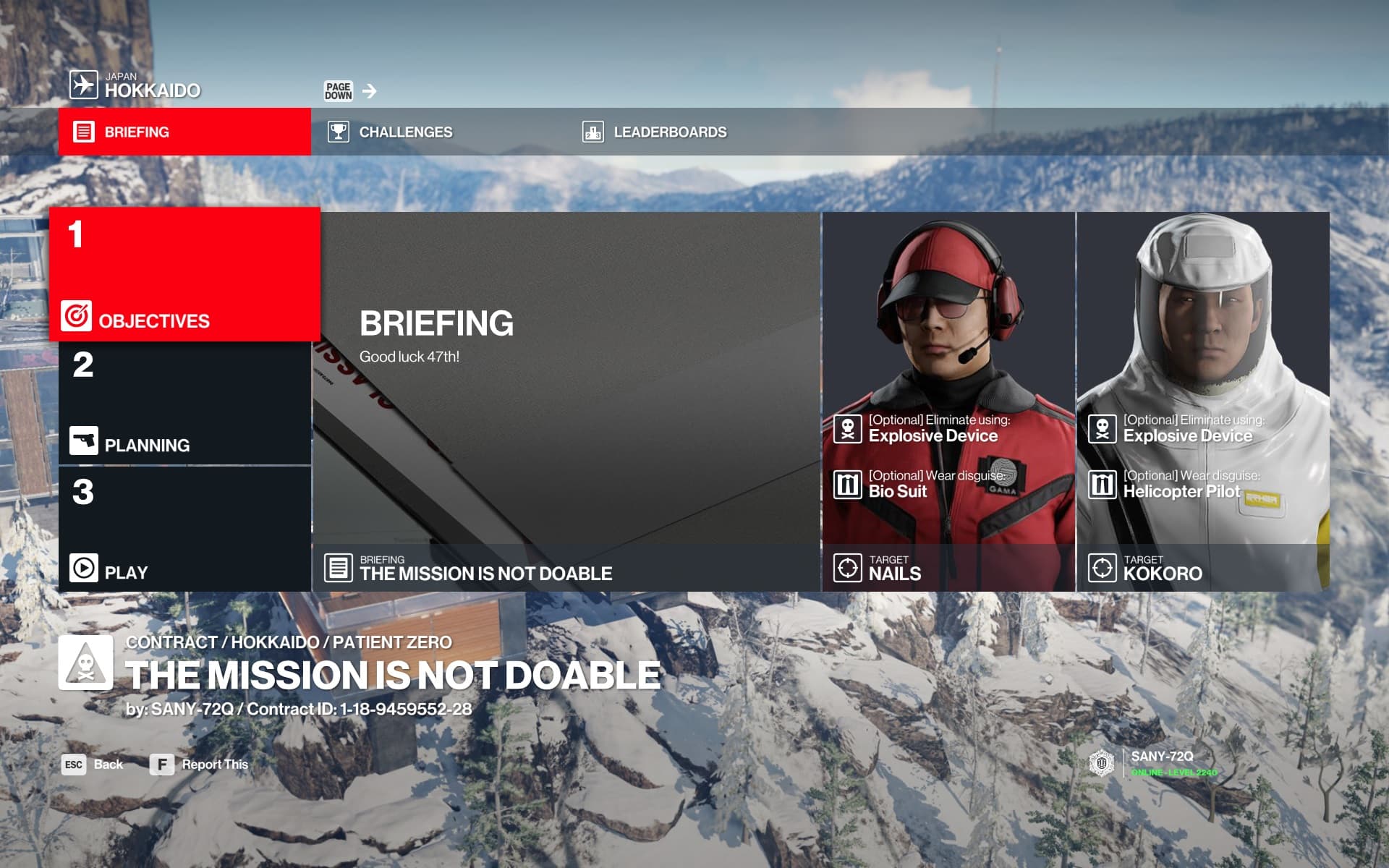
Task: View target Nails card
Action: (948, 401)
